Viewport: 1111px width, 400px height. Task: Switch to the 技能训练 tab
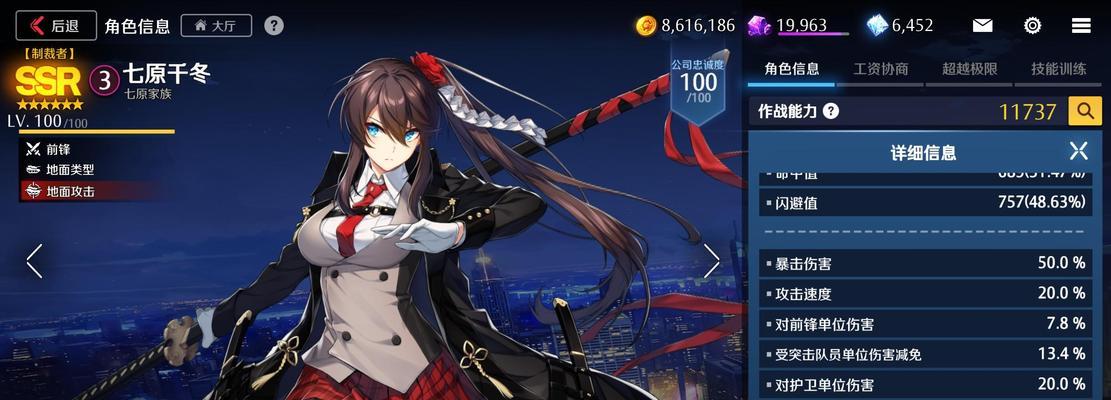click(1058, 69)
